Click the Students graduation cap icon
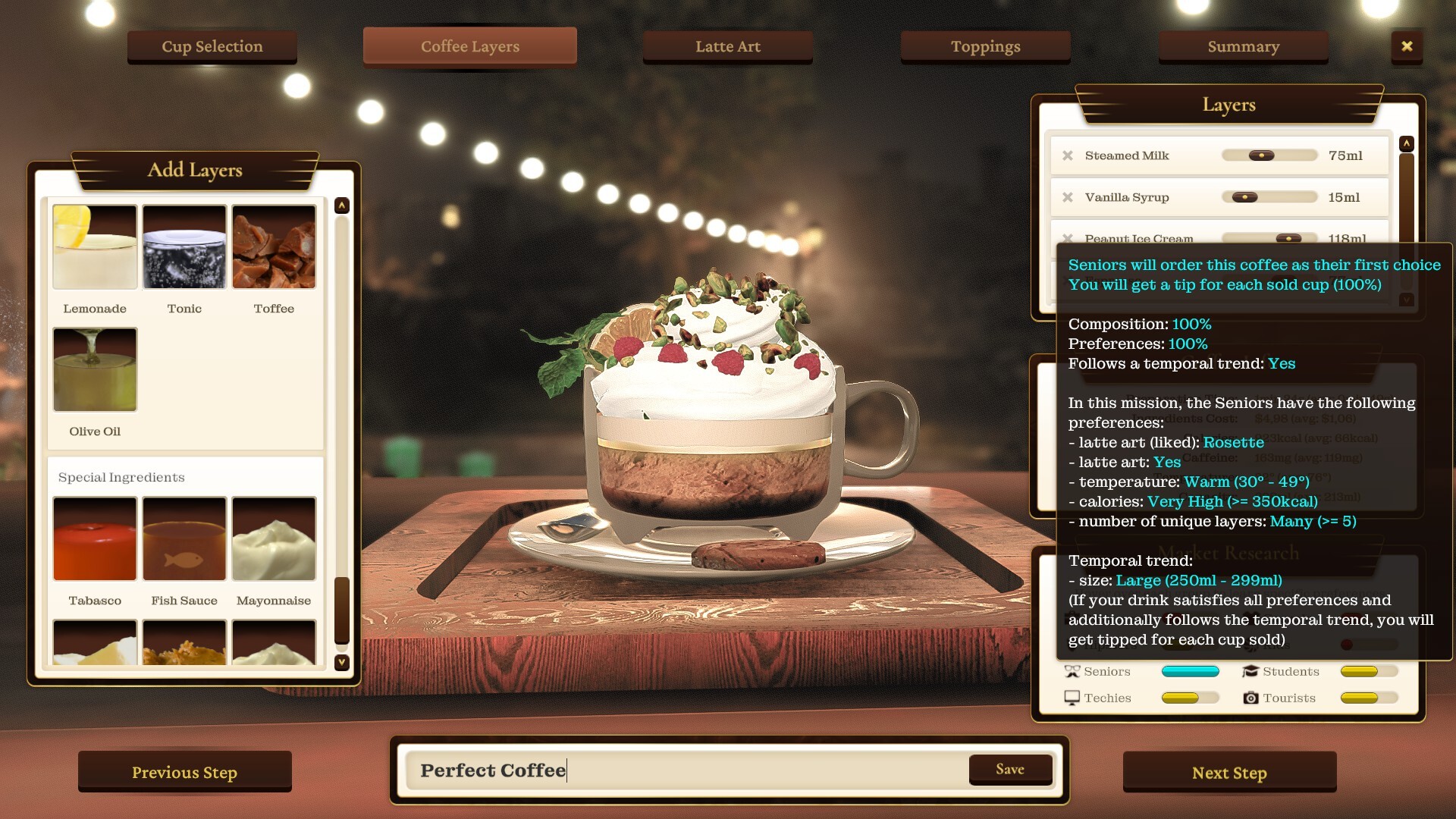The height and width of the screenshot is (819, 1456). pos(1250,671)
